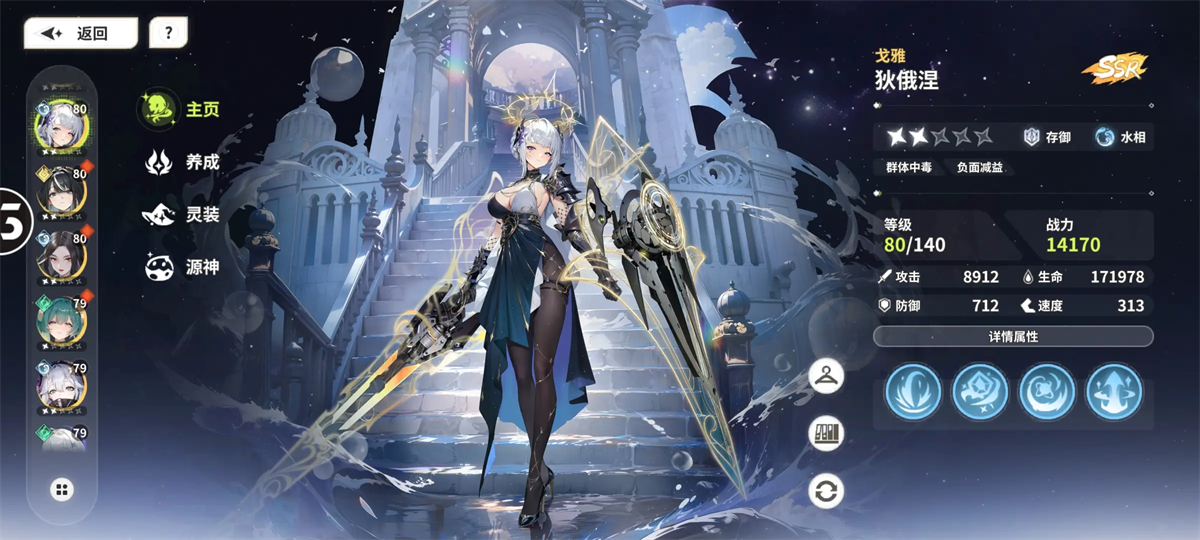Open the clothes hanger outfit button
Image resolution: width=1200 pixels, height=540 pixels.
pos(828,376)
